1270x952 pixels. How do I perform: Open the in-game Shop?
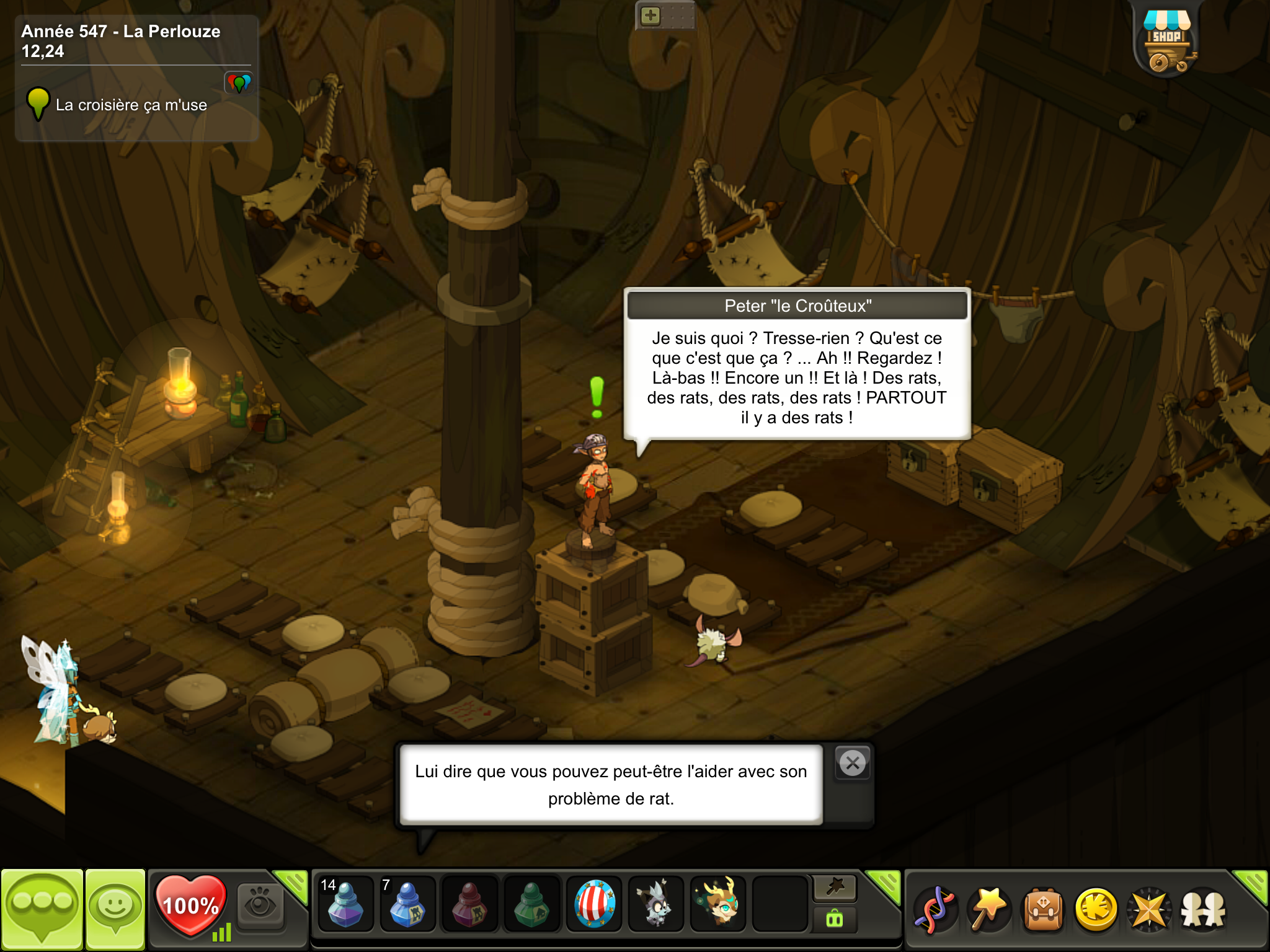pyautogui.click(x=1166, y=42)
